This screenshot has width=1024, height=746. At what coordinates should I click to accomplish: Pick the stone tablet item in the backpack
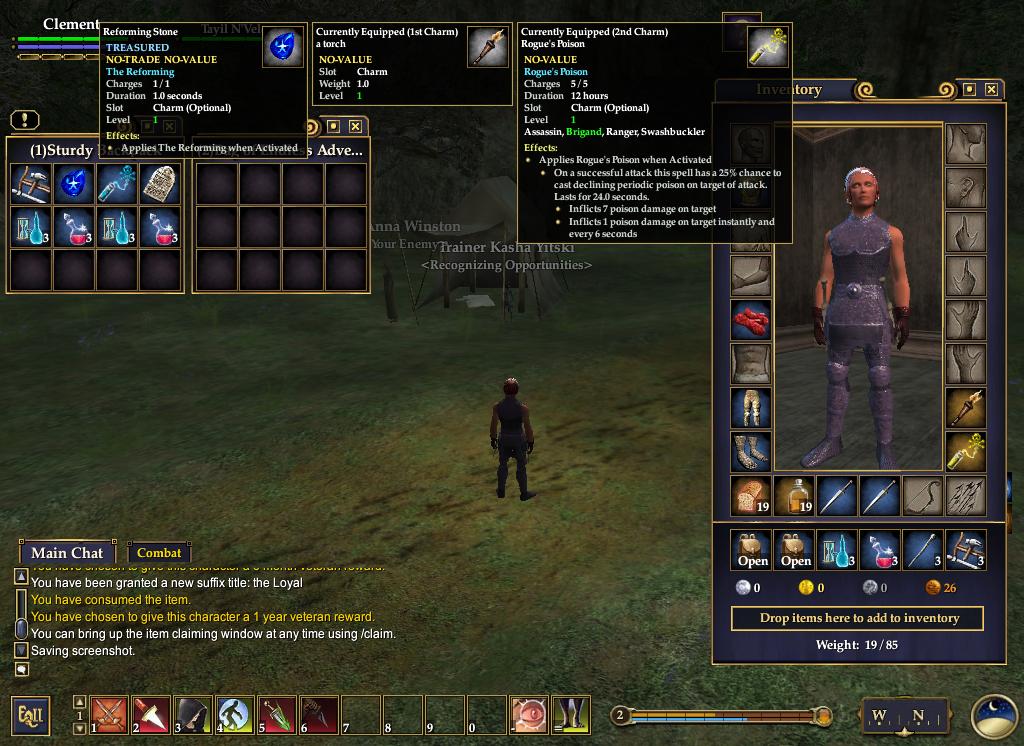coord(160,185)
